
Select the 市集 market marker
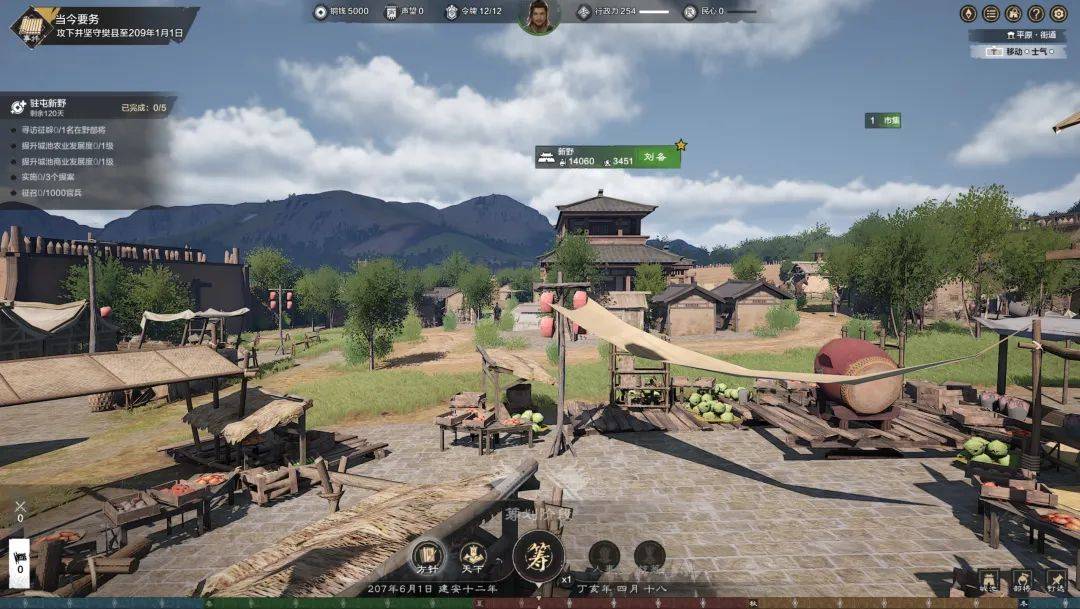(883, 120)
